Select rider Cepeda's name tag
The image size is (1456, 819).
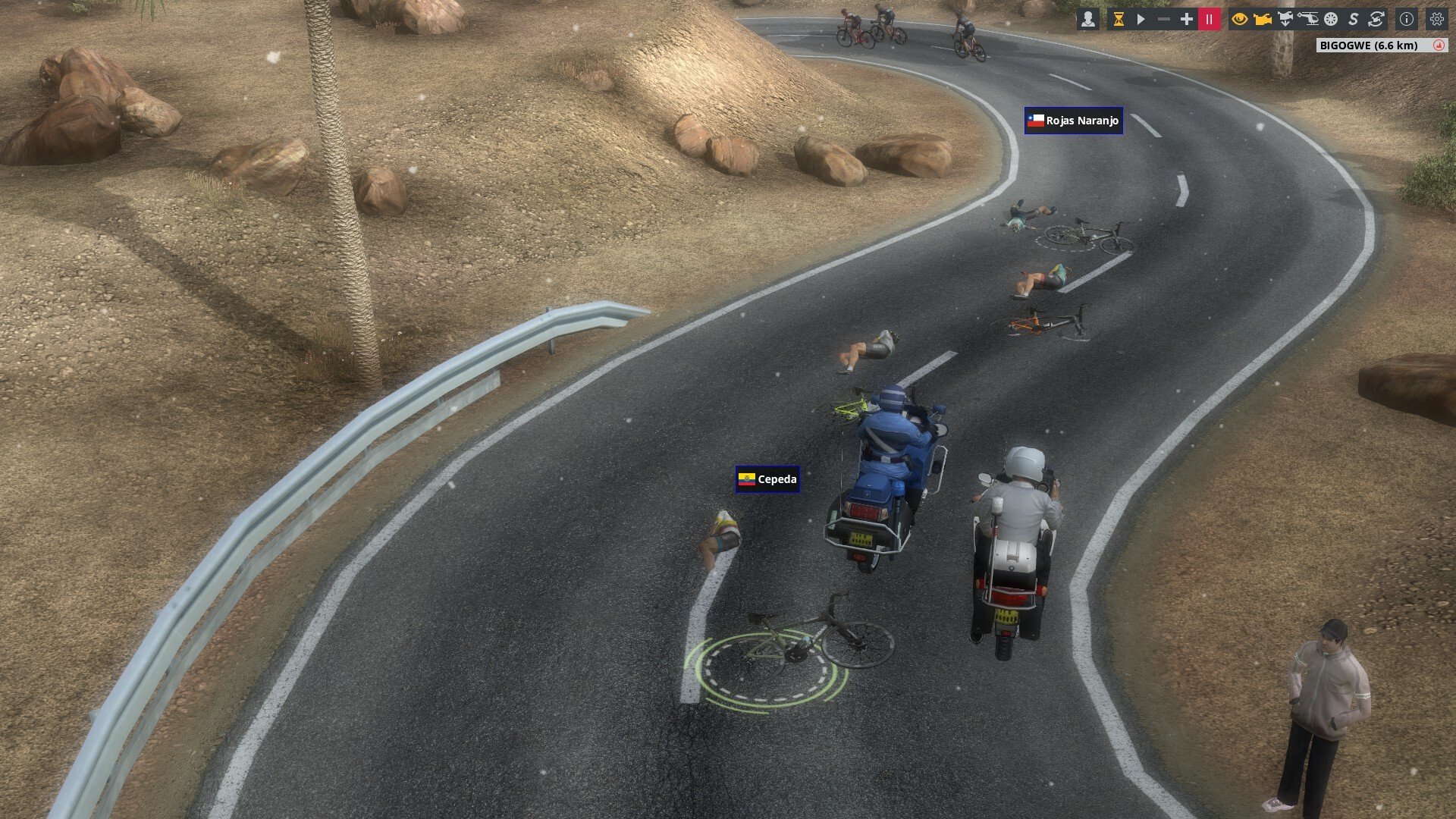point(767,479)
